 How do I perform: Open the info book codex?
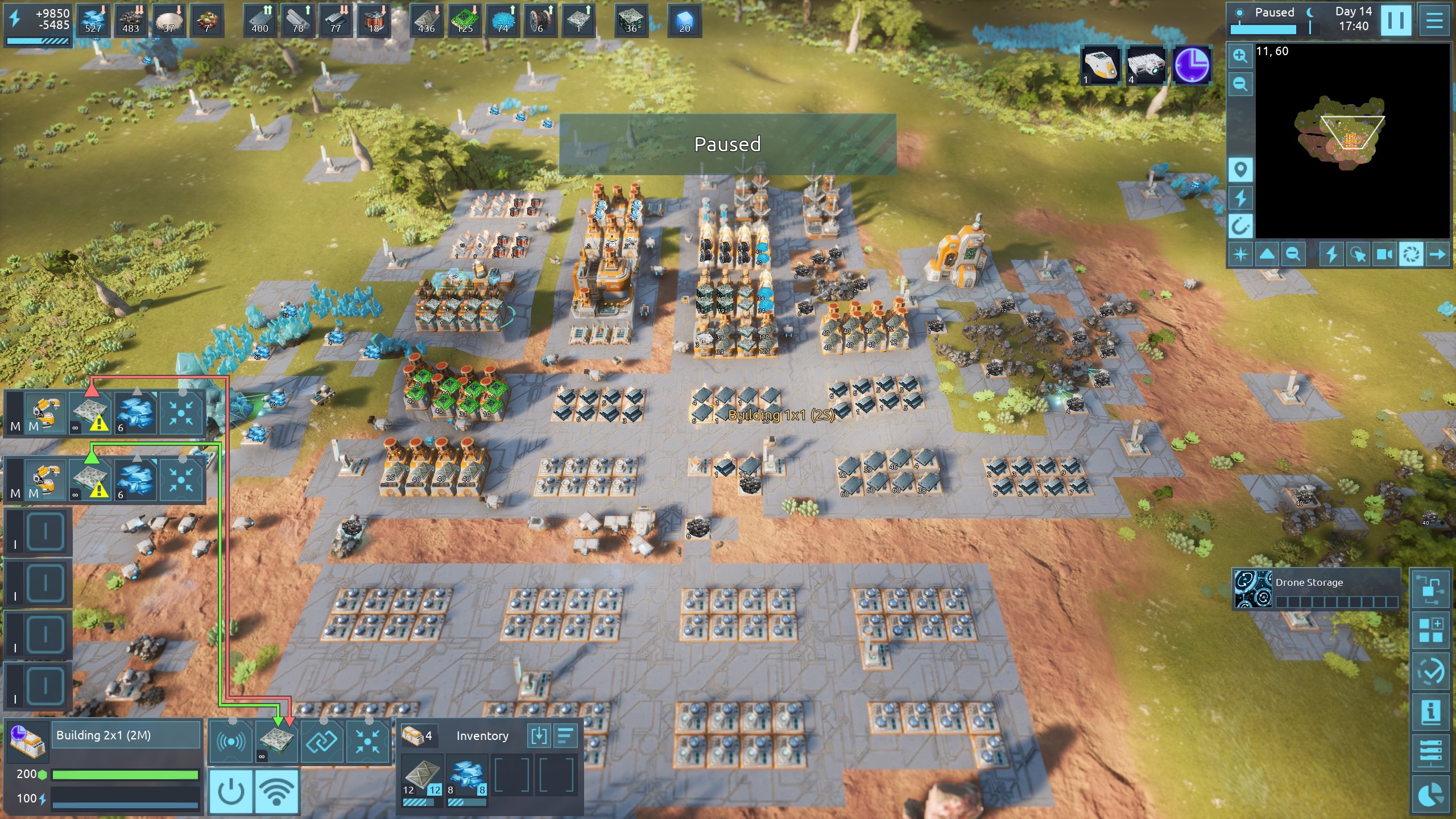1430,712
